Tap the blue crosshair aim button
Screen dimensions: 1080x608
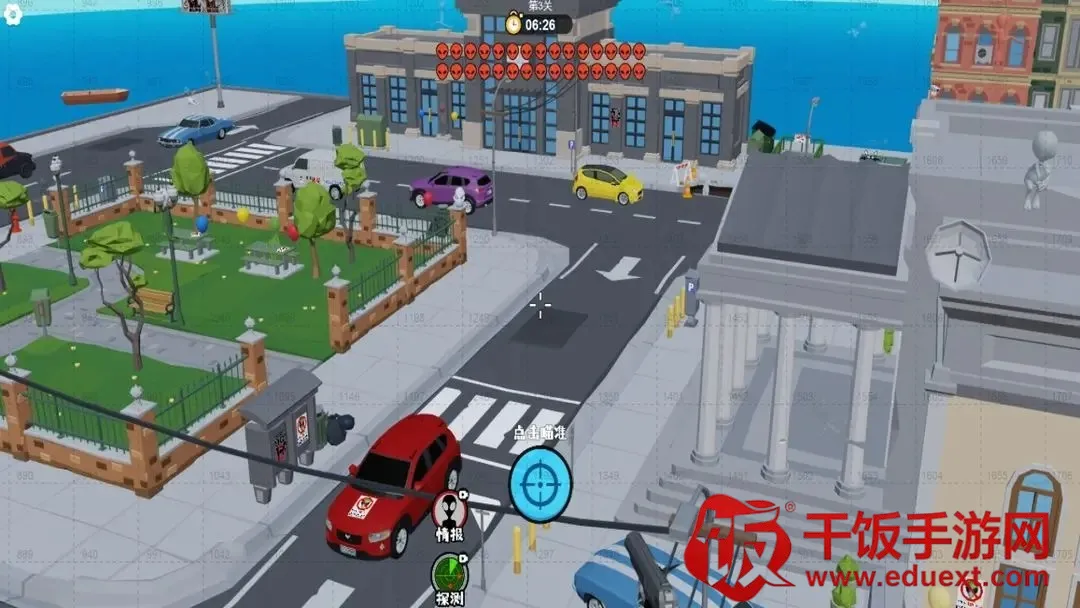tap(539, 482)
